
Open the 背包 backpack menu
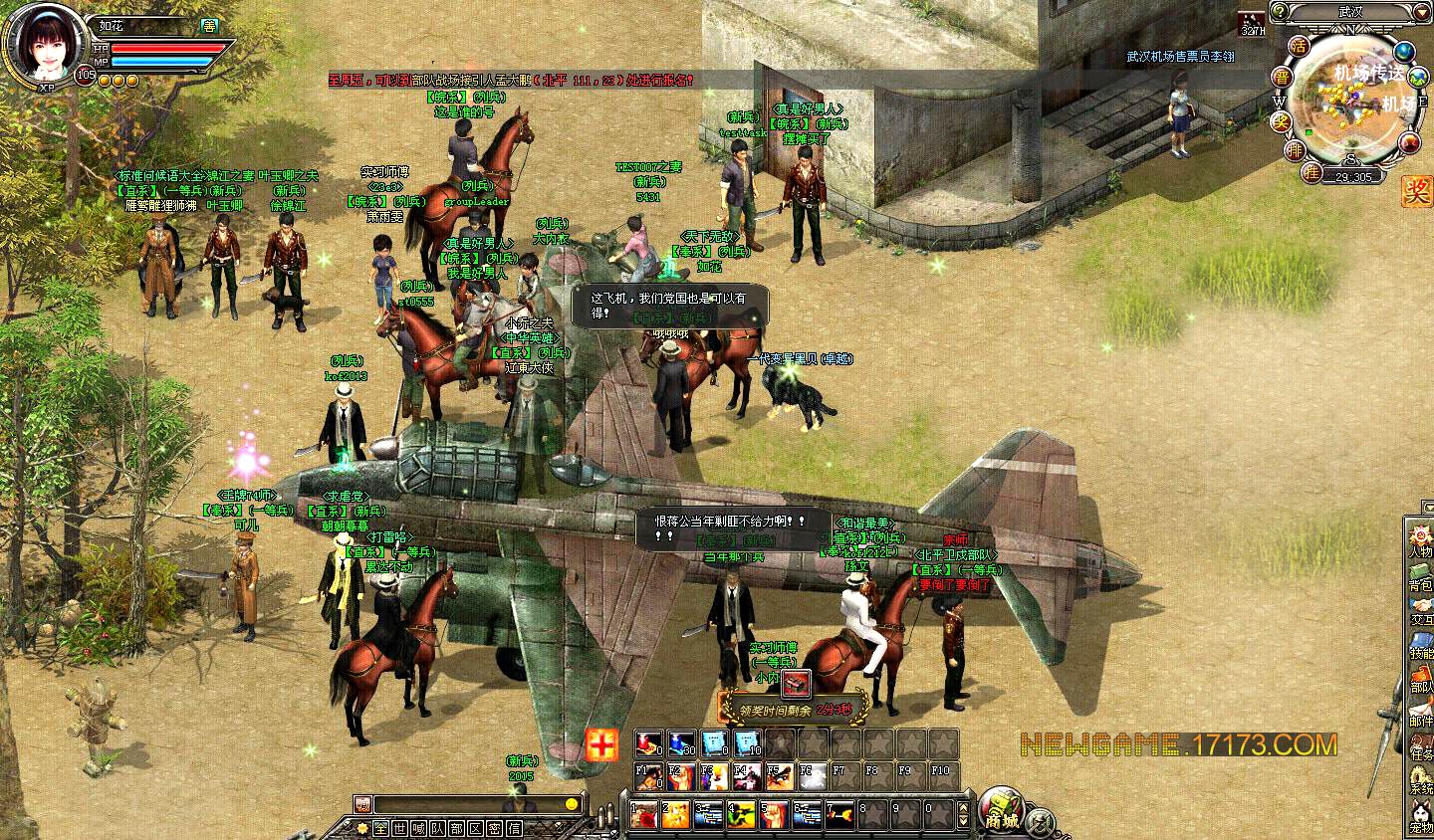coord(1420,577)
